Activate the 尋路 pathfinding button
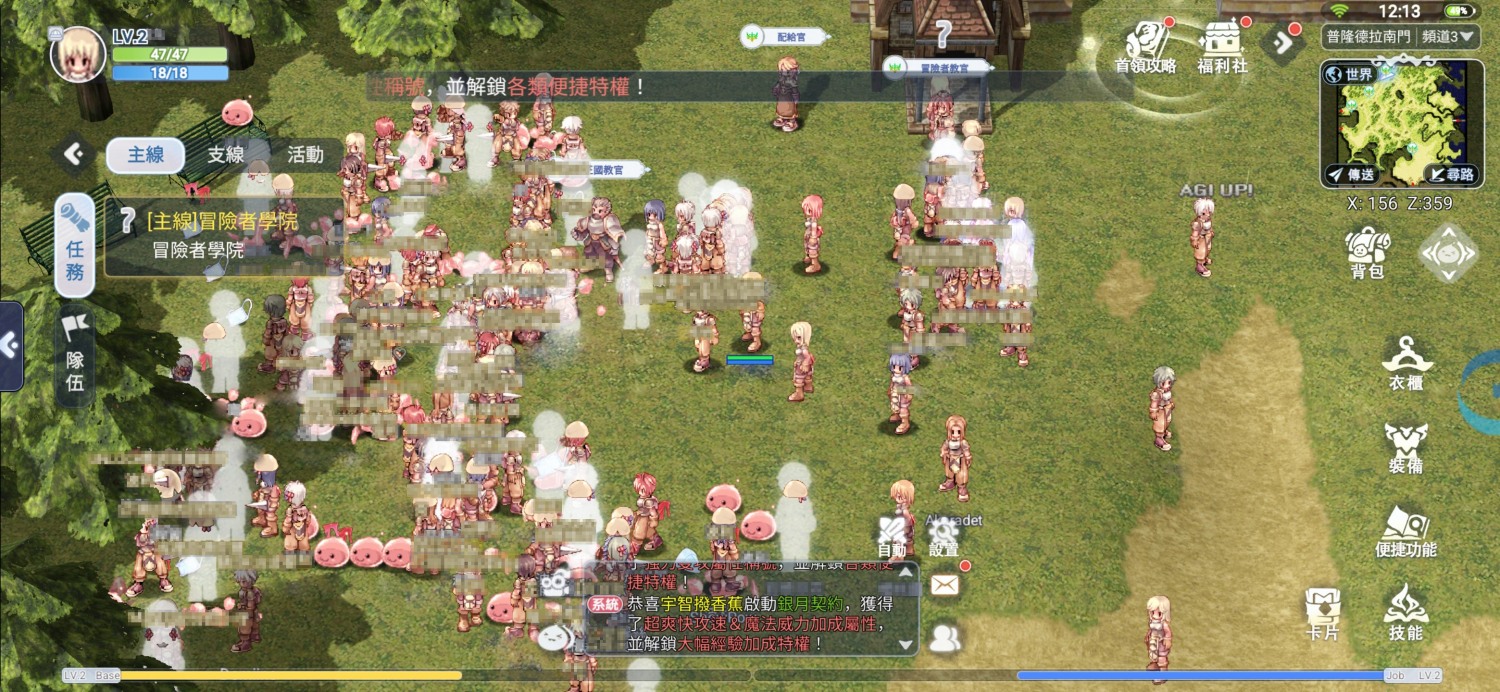The height and width of the screenshot is (692, 1500). pos(1450,174)
